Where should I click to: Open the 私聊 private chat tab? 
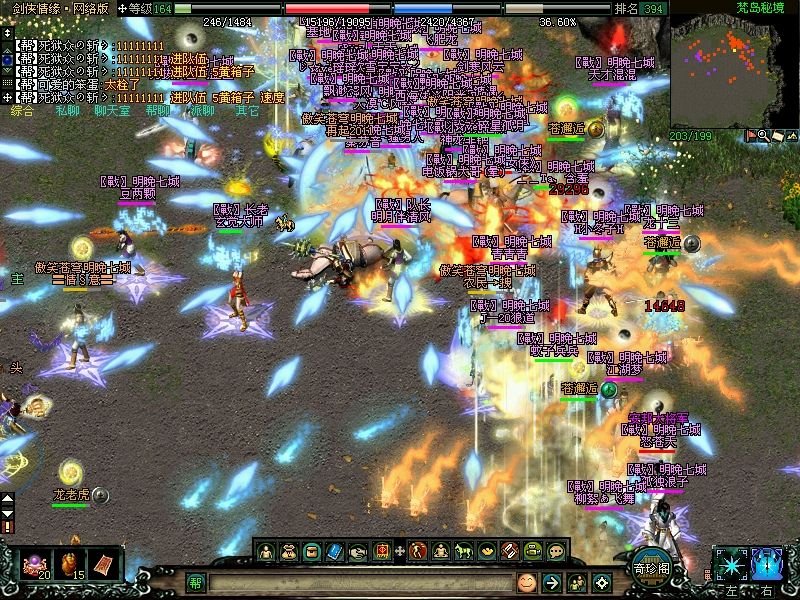(67, 111)
